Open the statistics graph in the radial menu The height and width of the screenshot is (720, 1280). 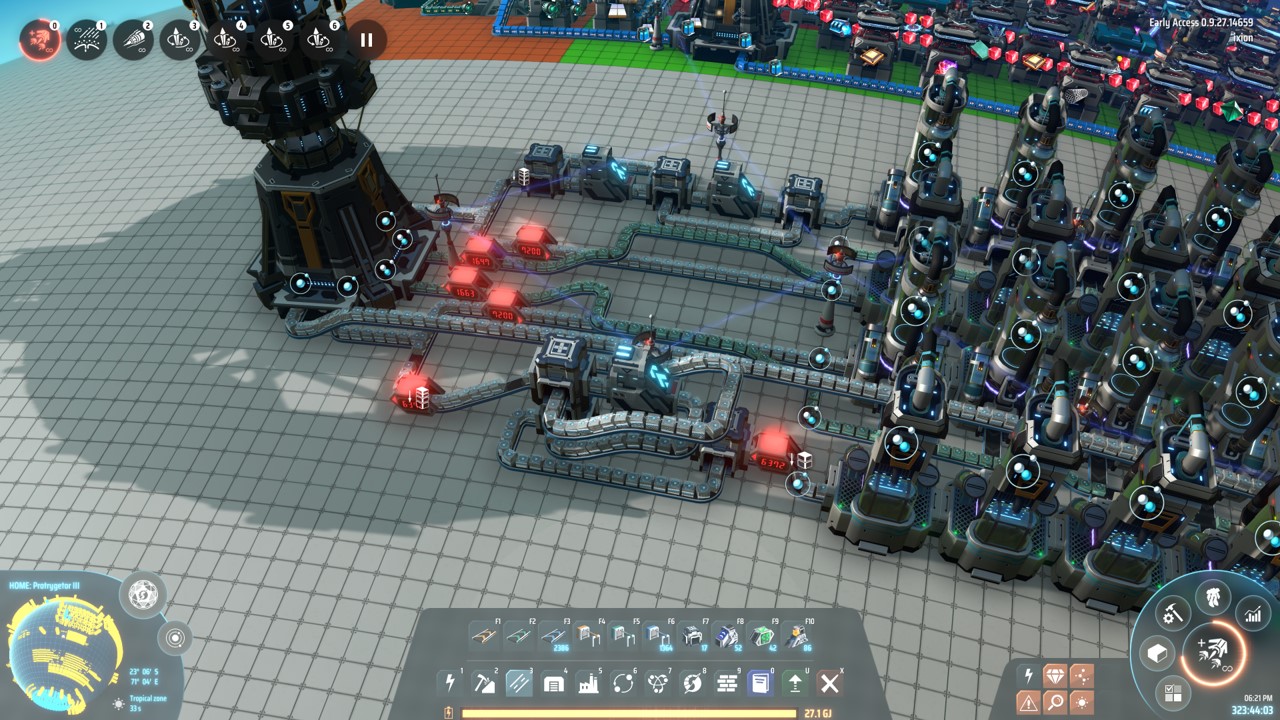coord(1253,613)
